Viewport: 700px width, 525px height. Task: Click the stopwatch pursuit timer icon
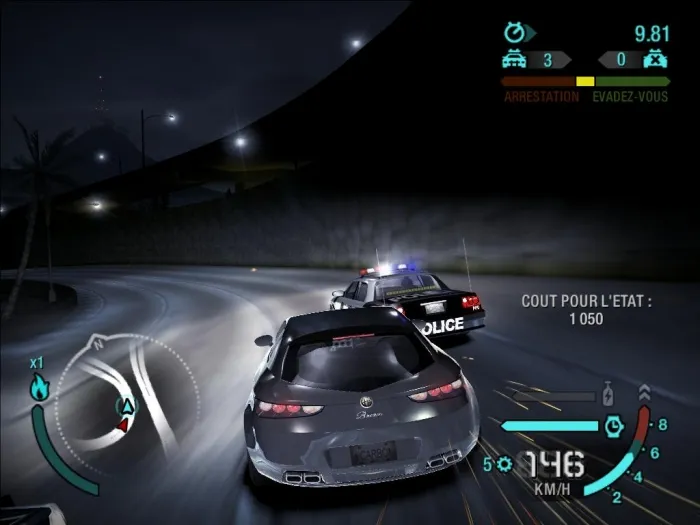[x=514, y=33]
